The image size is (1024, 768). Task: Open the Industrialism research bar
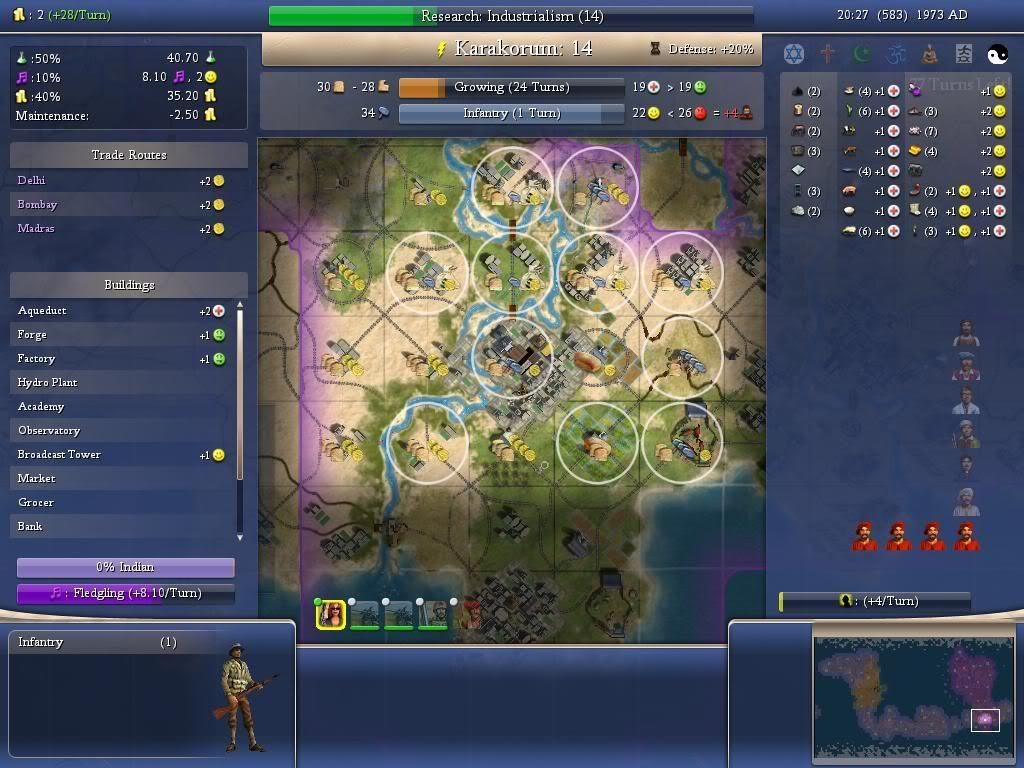coord(511,16)
